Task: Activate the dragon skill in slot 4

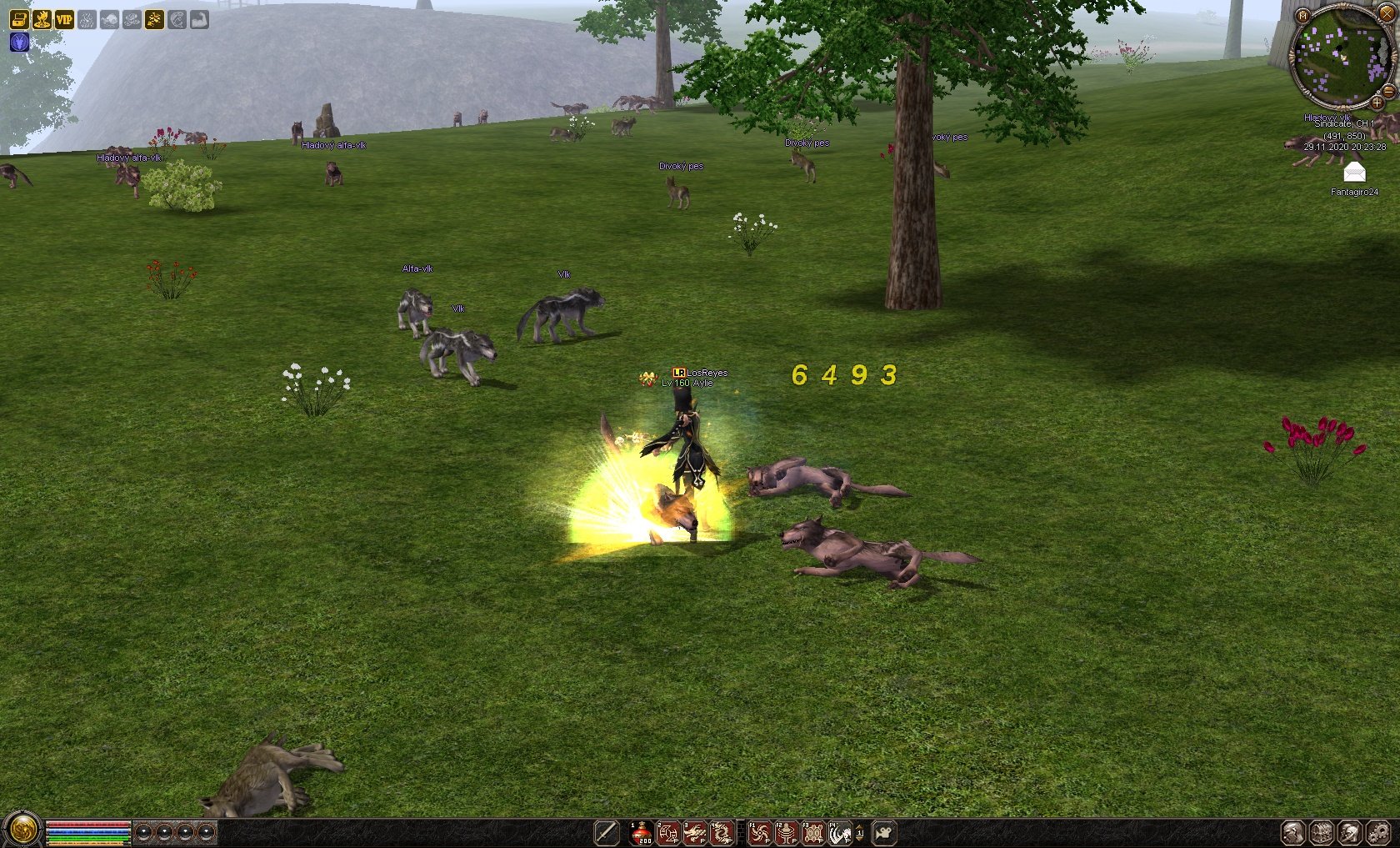Action: point(722,832)
